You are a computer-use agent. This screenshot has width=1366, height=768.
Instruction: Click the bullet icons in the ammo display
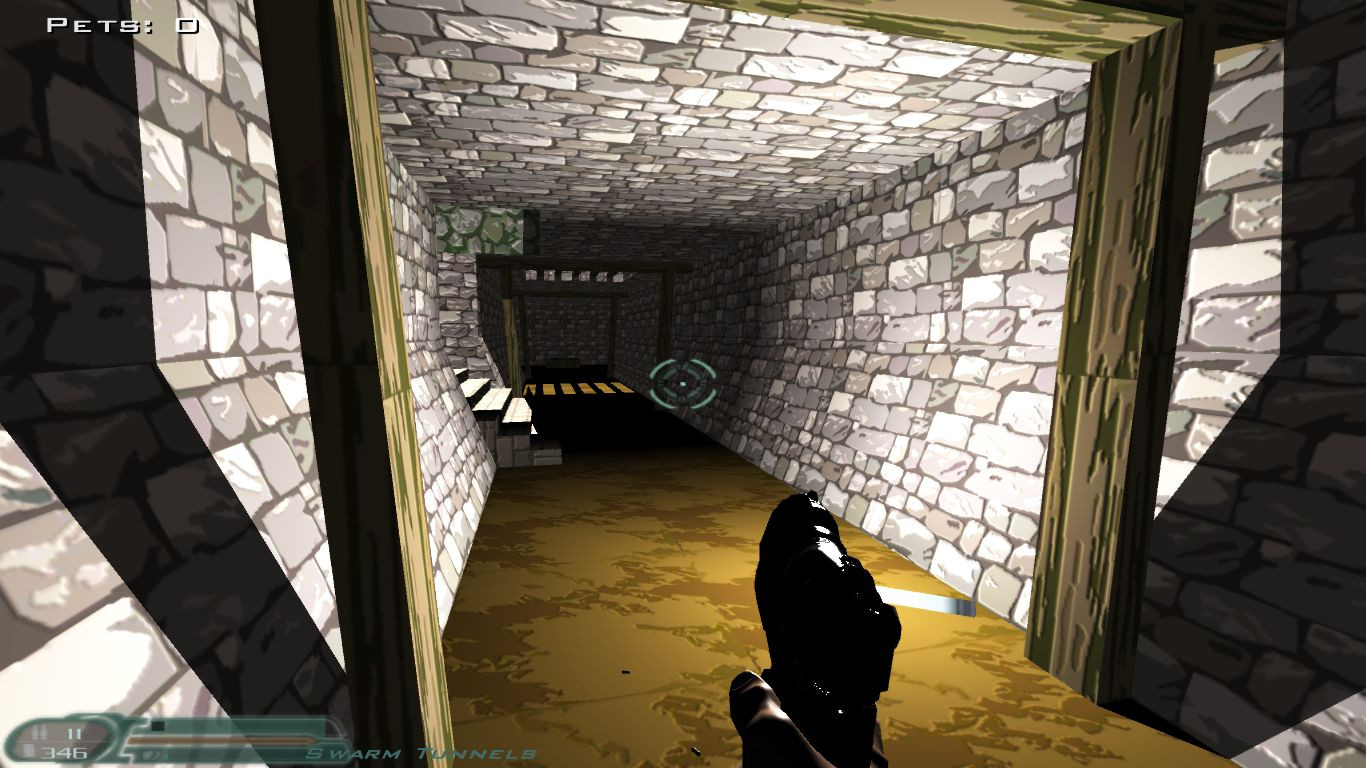click(x=41, y=731)
